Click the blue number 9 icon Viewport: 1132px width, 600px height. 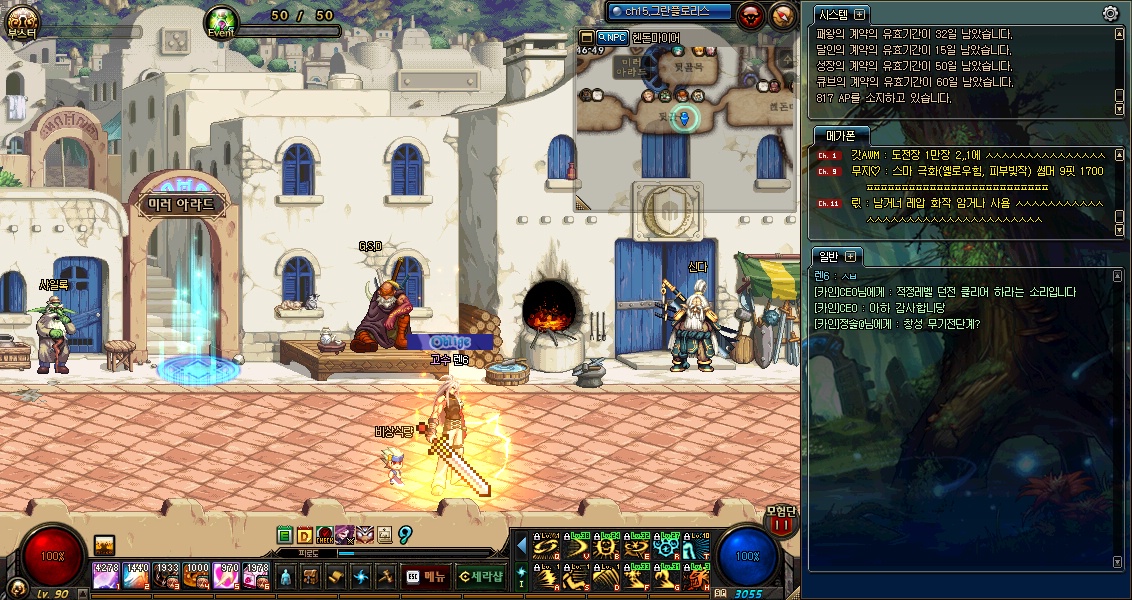(405, 535)
